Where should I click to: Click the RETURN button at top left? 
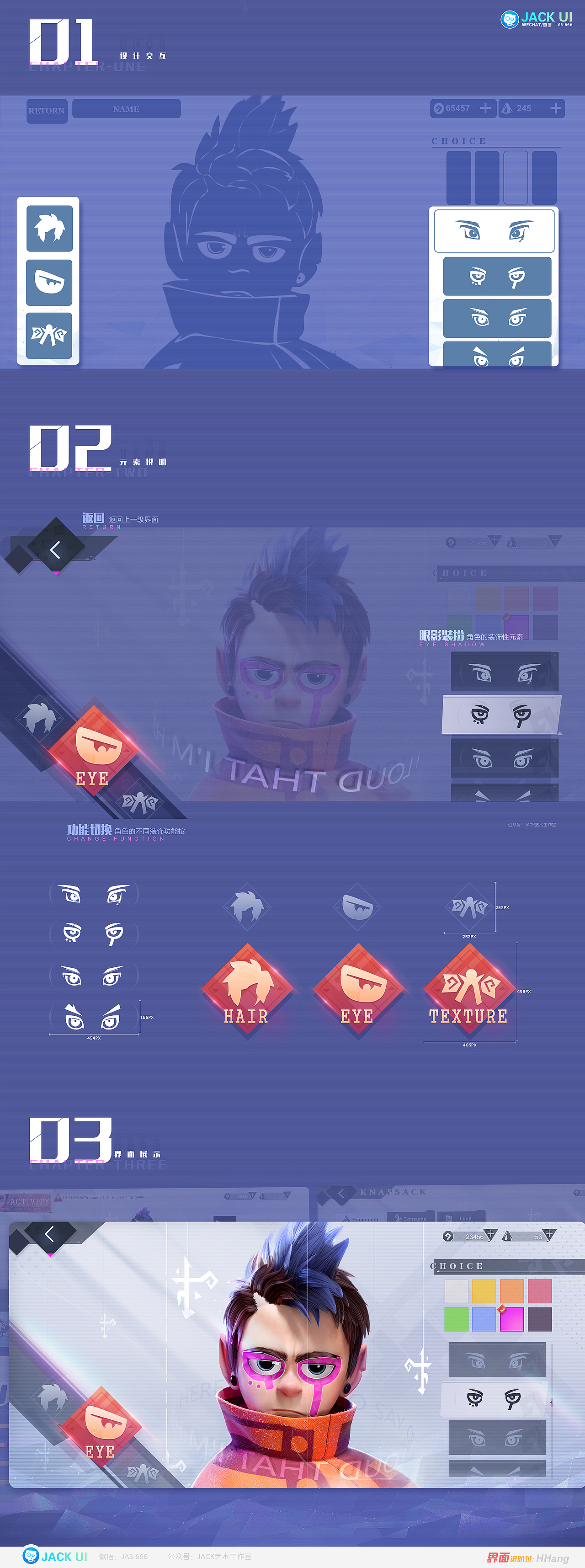tap(47, 111)
